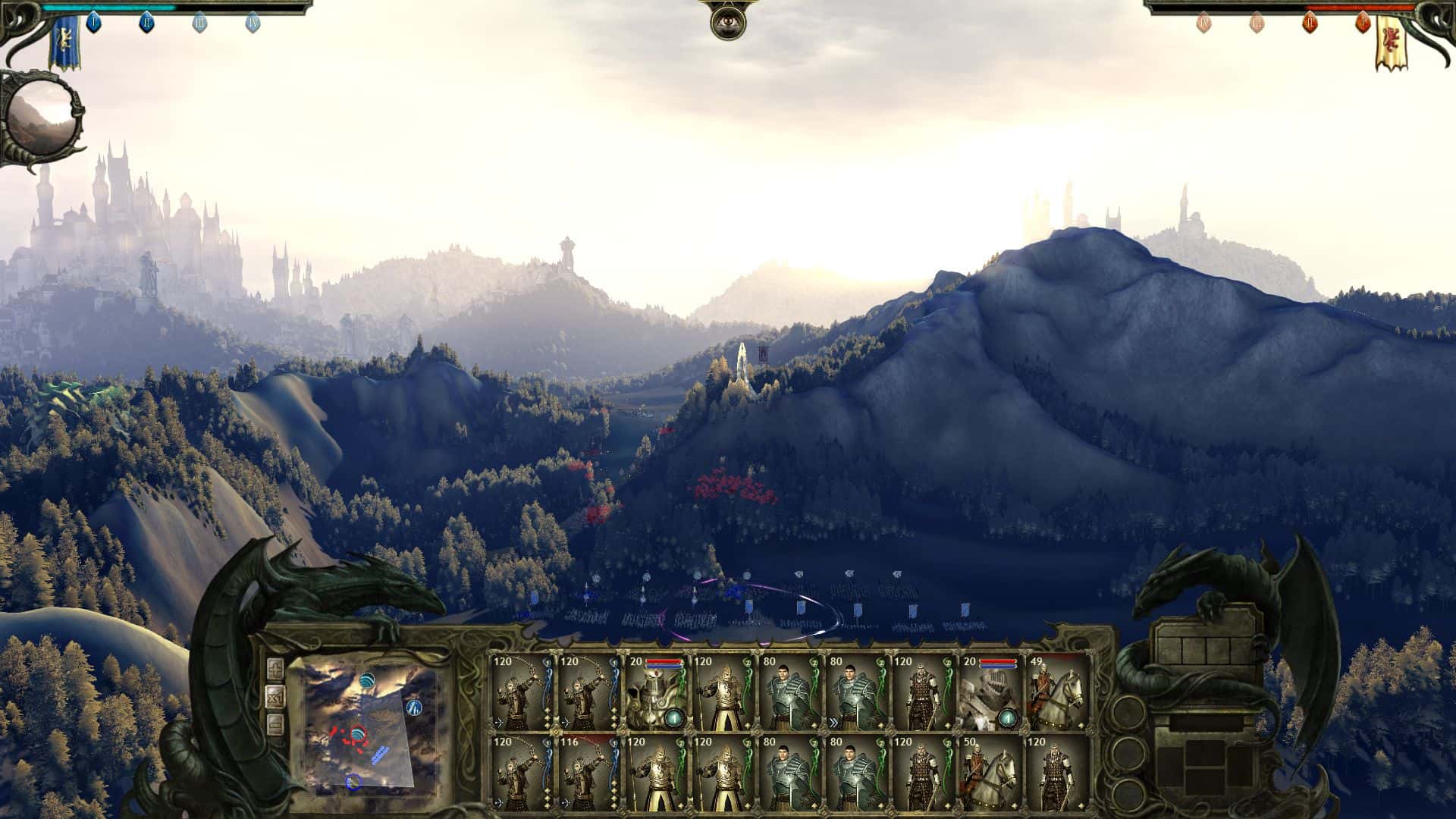This screenshot has height=819, width=1456.
Task: Click the red enemy position on the minimap
Action: [349, 739]
